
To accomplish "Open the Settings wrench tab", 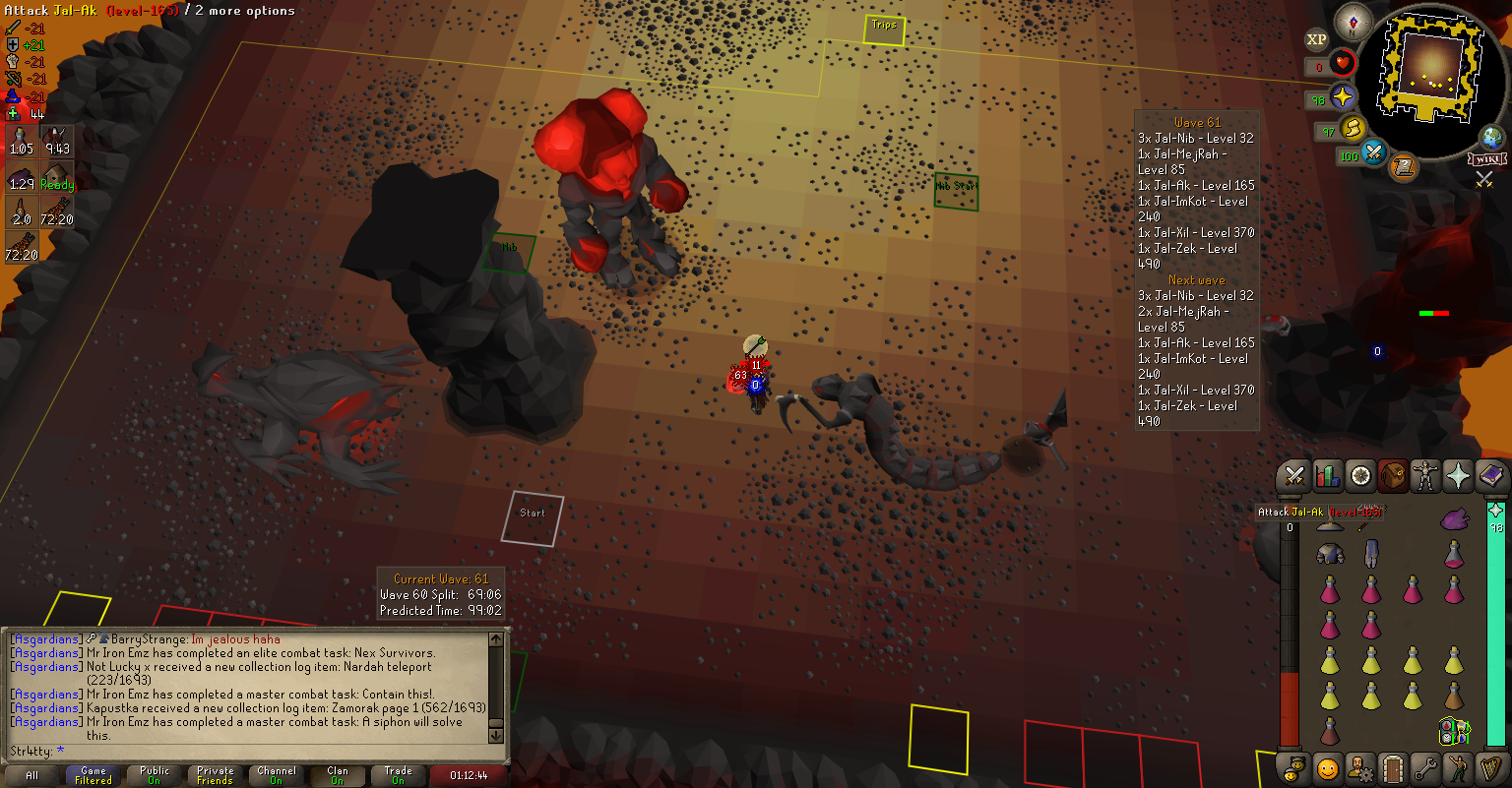I will pyautogui.click(x=1425, y=767).
